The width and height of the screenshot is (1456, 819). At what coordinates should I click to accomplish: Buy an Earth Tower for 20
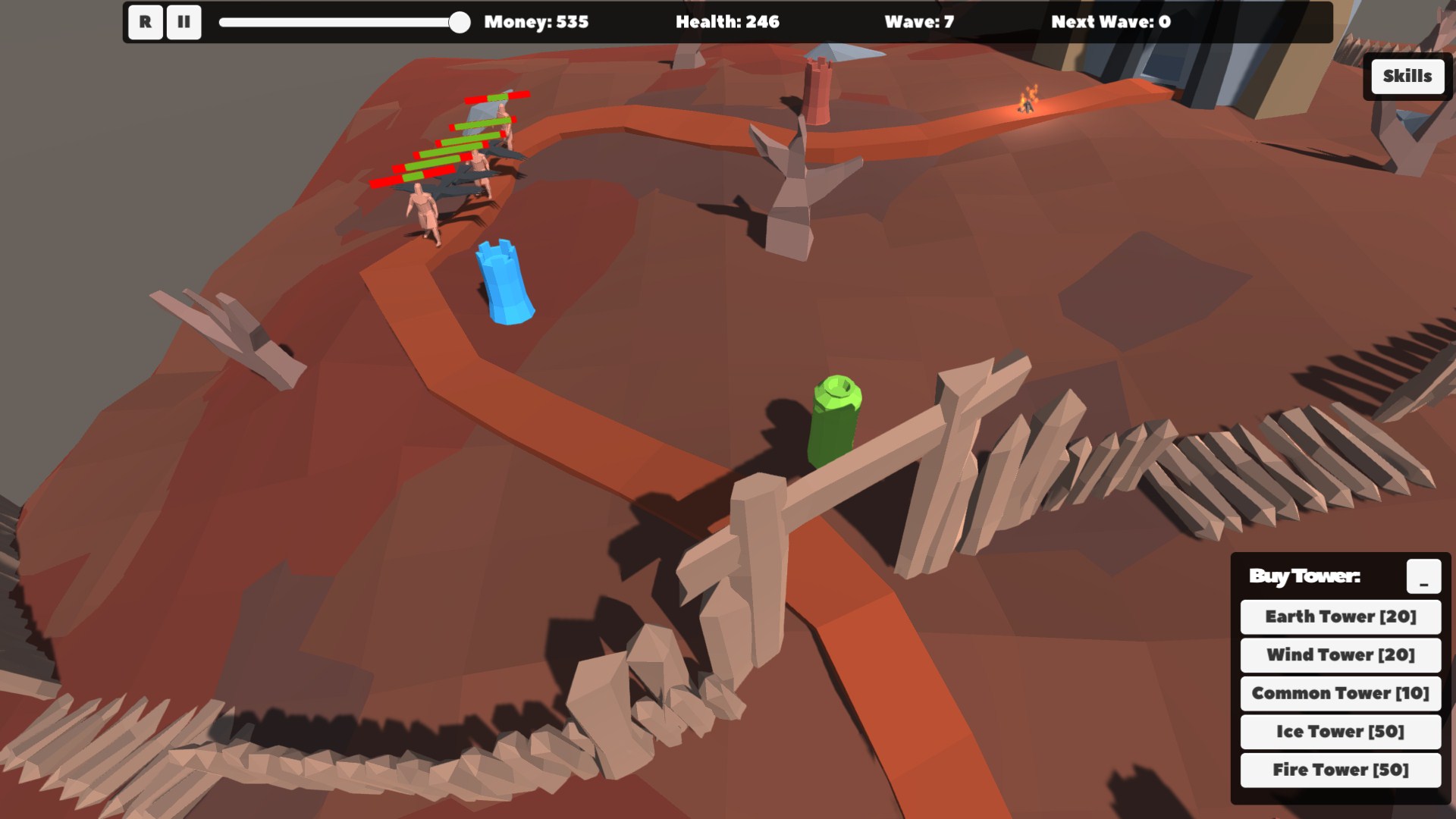click(x=1339, y=617)
